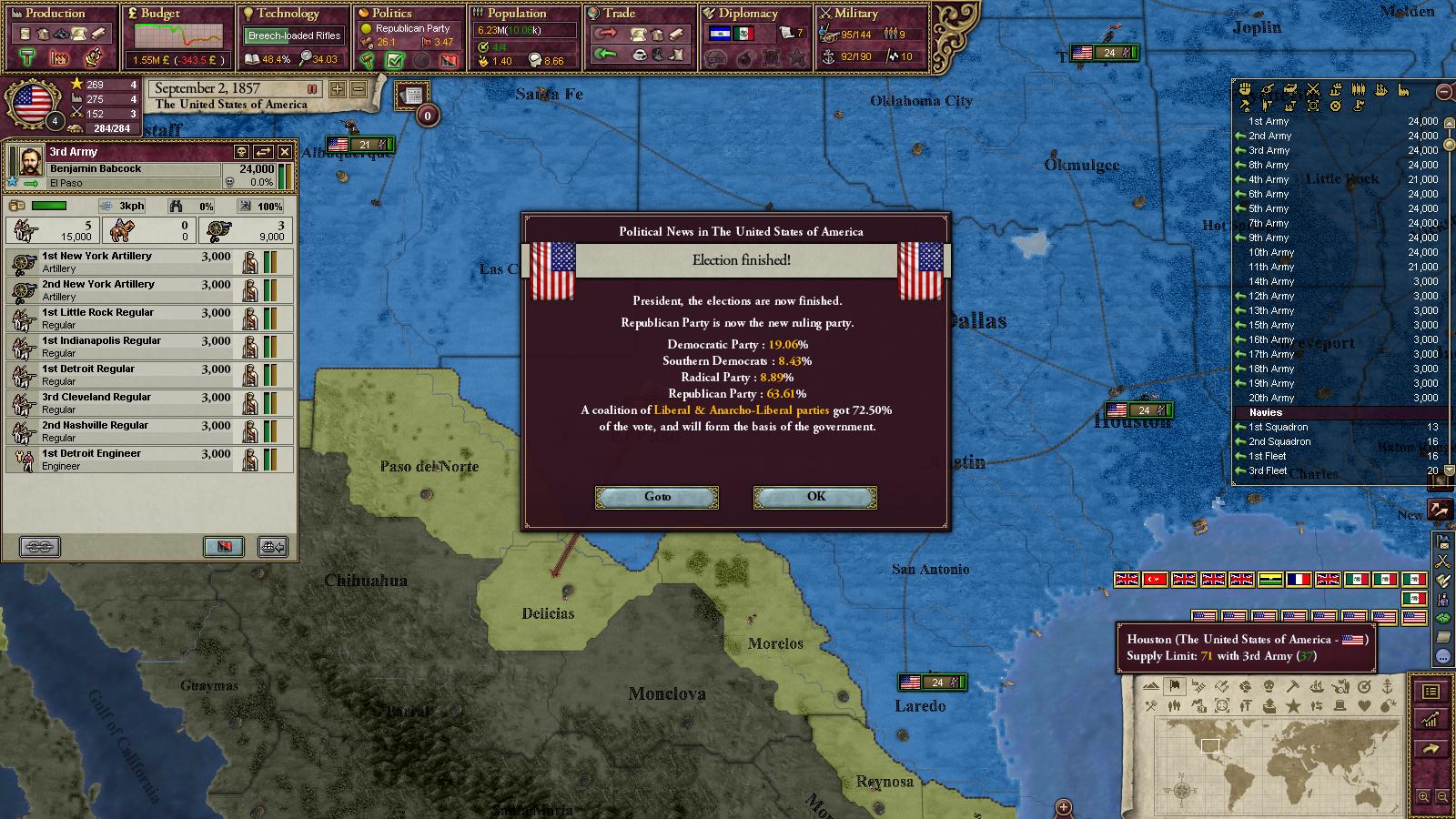
Task: Open the Military tab
Action: 855,14
